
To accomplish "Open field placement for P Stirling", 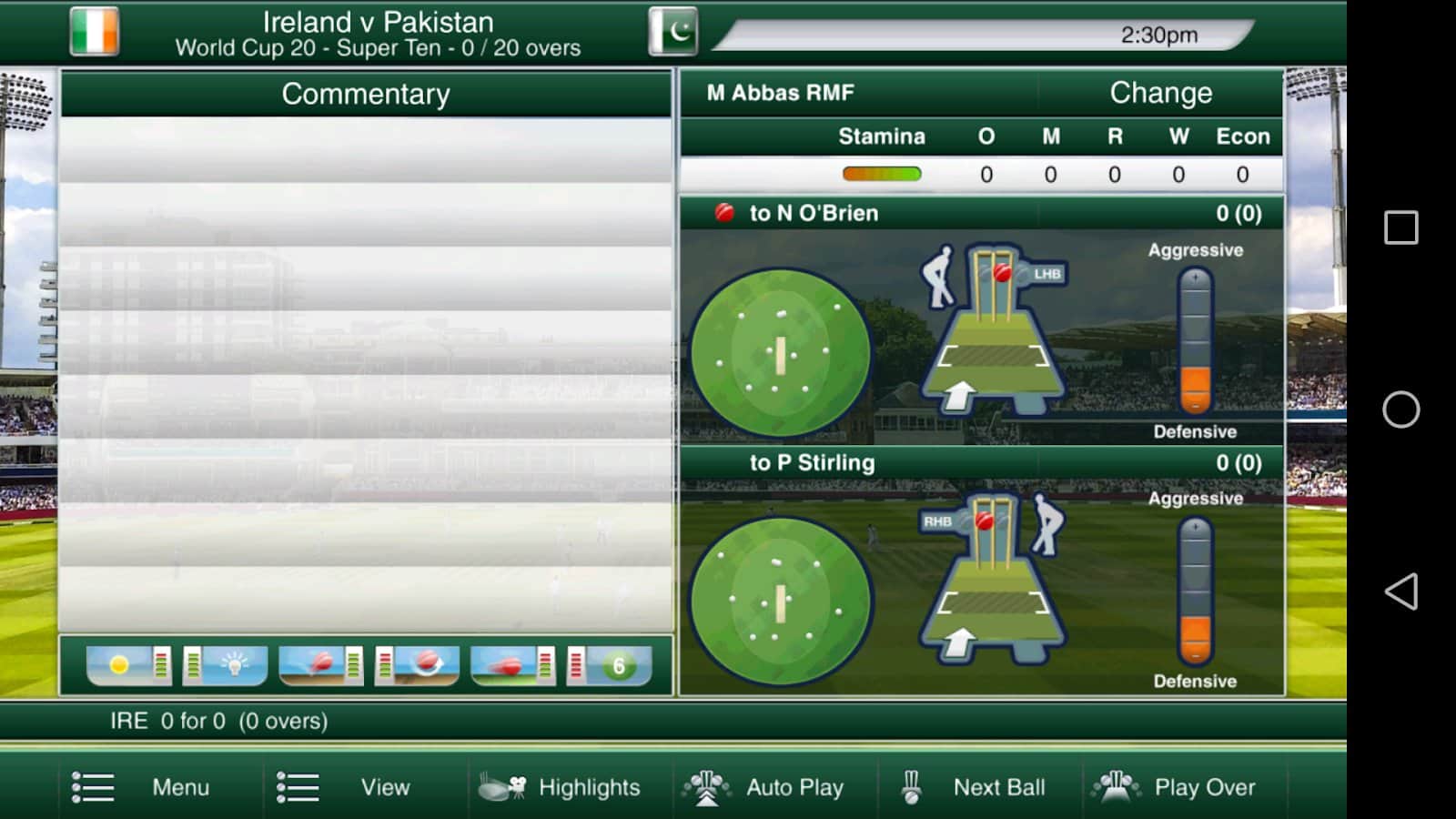I will 780,602.
